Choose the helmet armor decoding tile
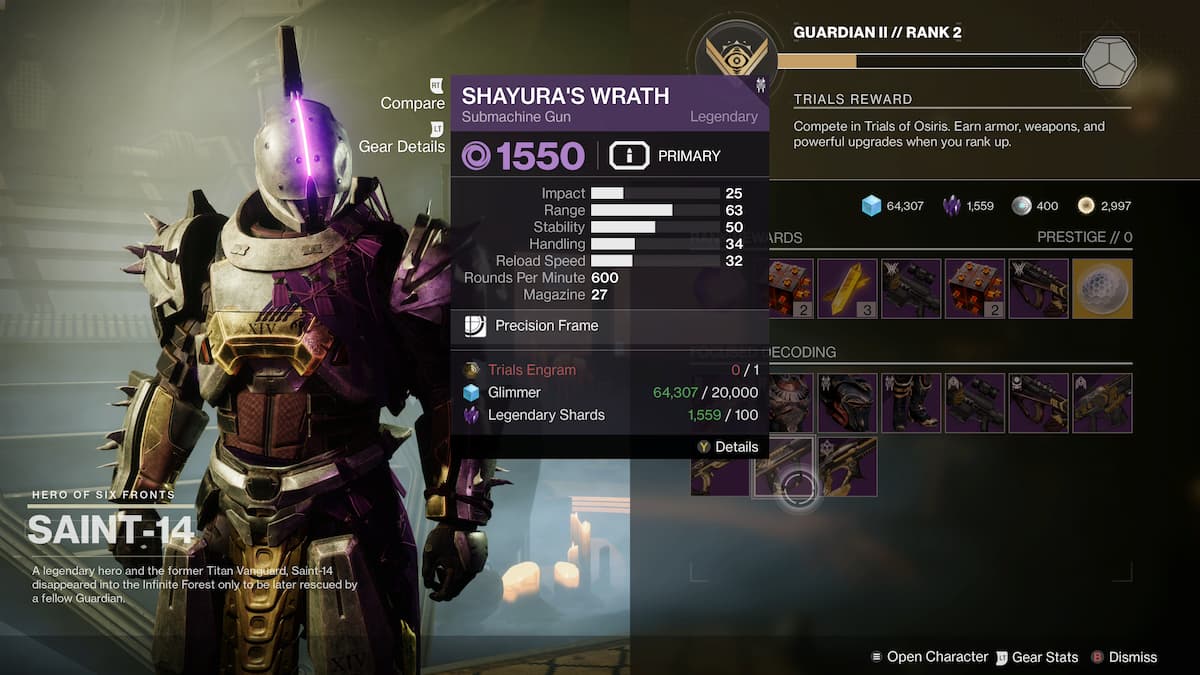The image size is (1200, 675). pyautogui.click(x=847, y=403)
